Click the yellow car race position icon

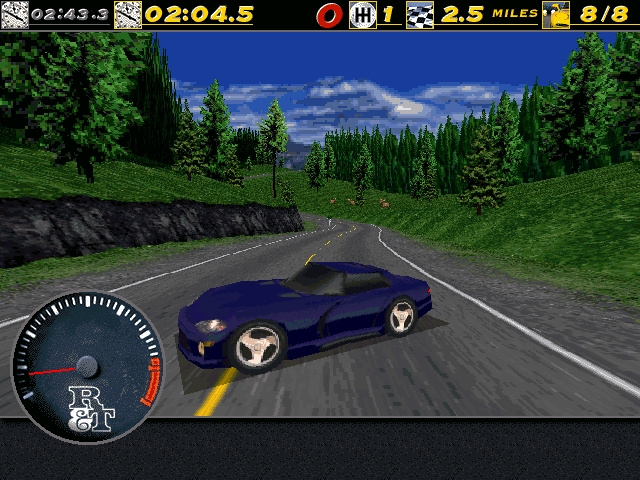coord(555,15)
